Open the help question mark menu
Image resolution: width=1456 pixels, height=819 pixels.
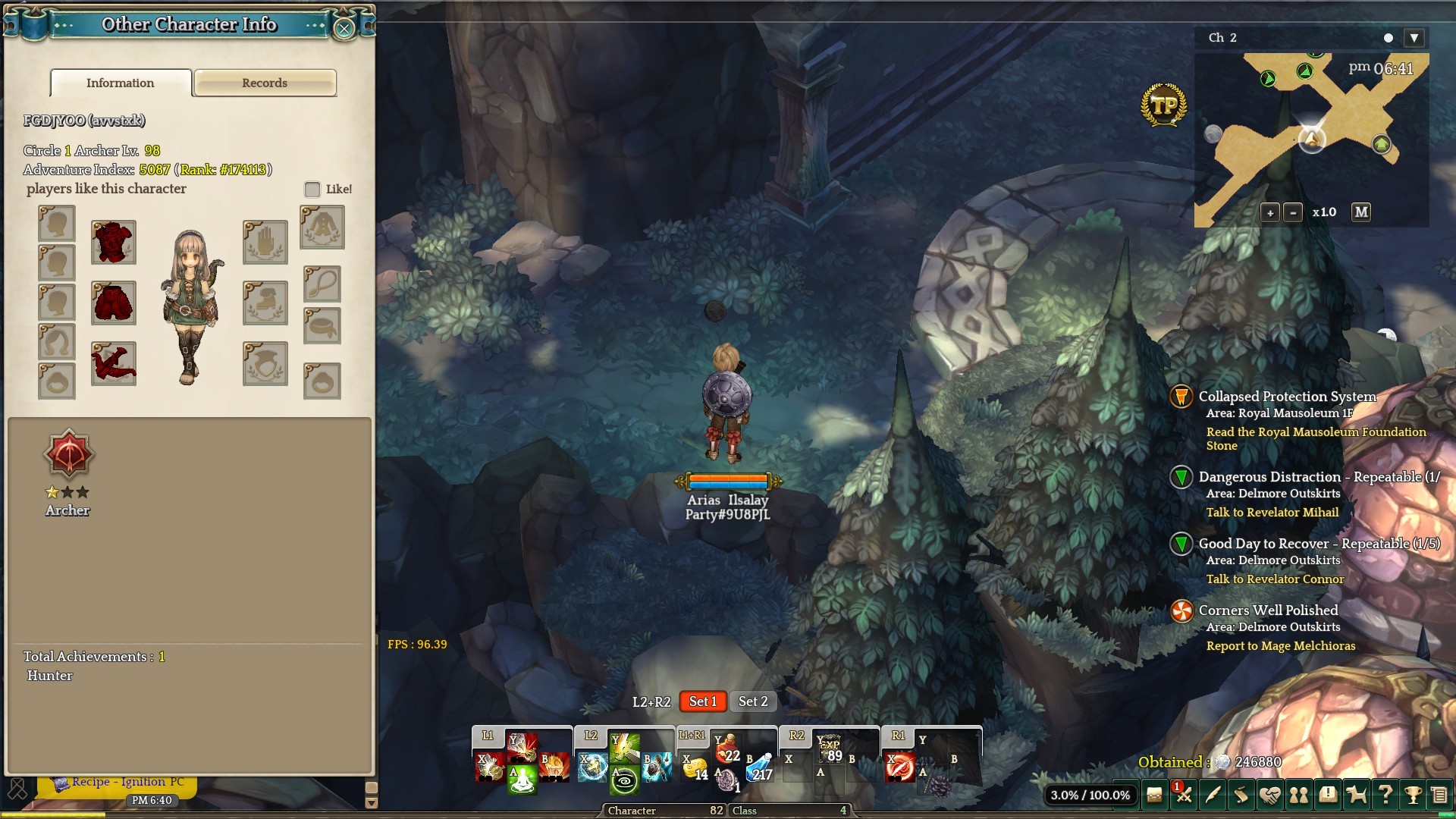[x=1385, y=795]
